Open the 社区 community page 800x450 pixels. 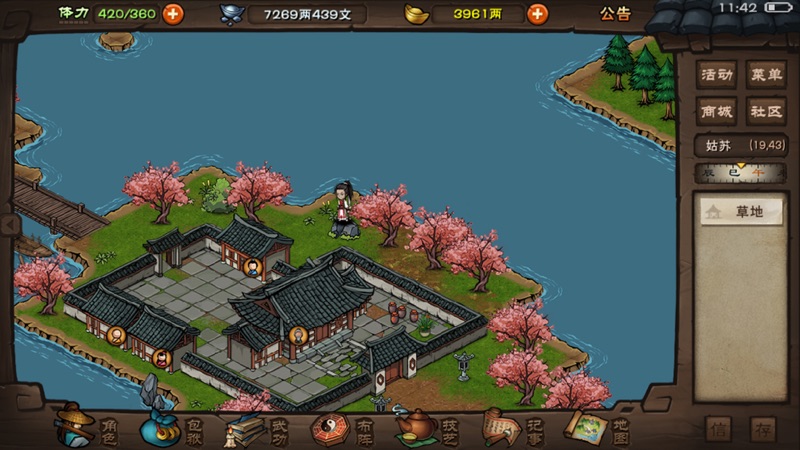[767, 111]
